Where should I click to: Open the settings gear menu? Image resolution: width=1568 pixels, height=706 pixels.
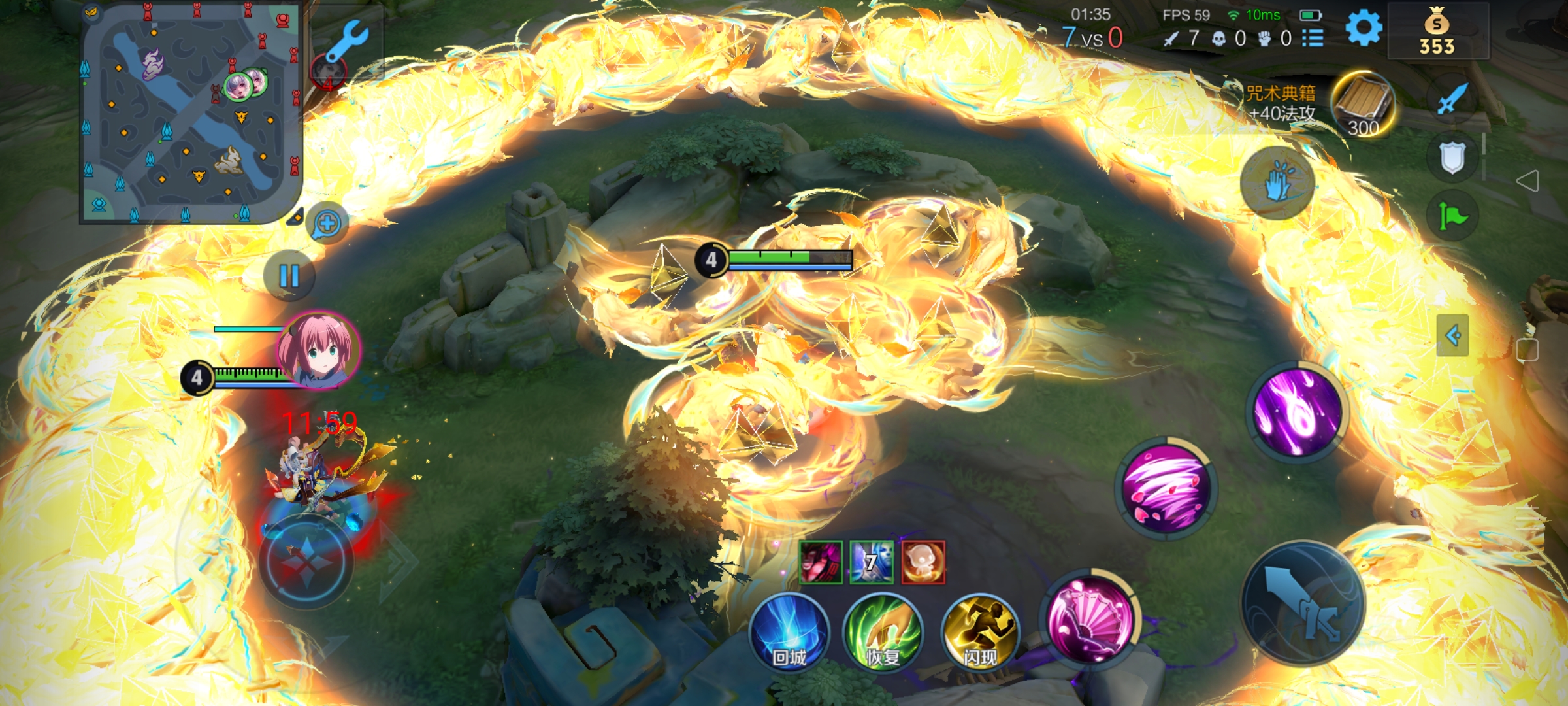[x=1364, y=29]
